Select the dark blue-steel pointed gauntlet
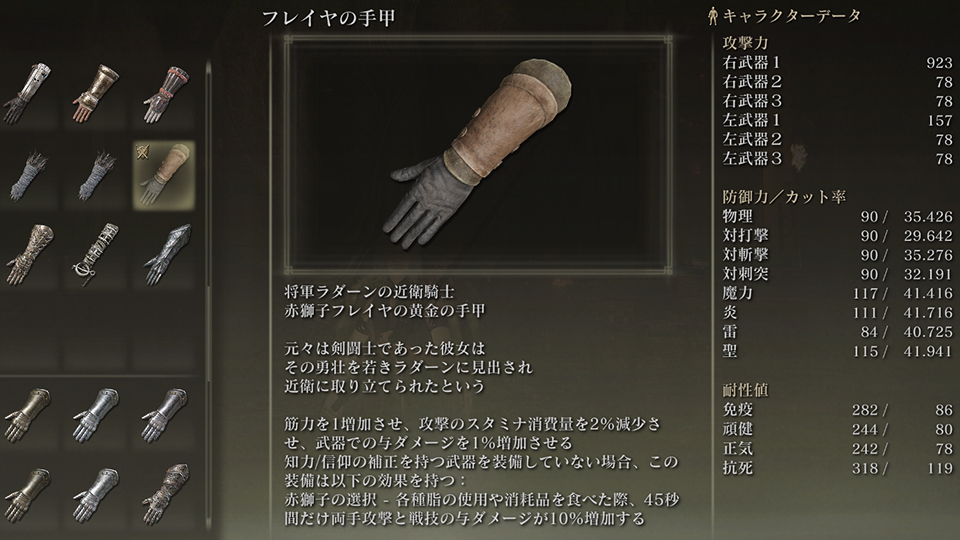 click(163, 253)
